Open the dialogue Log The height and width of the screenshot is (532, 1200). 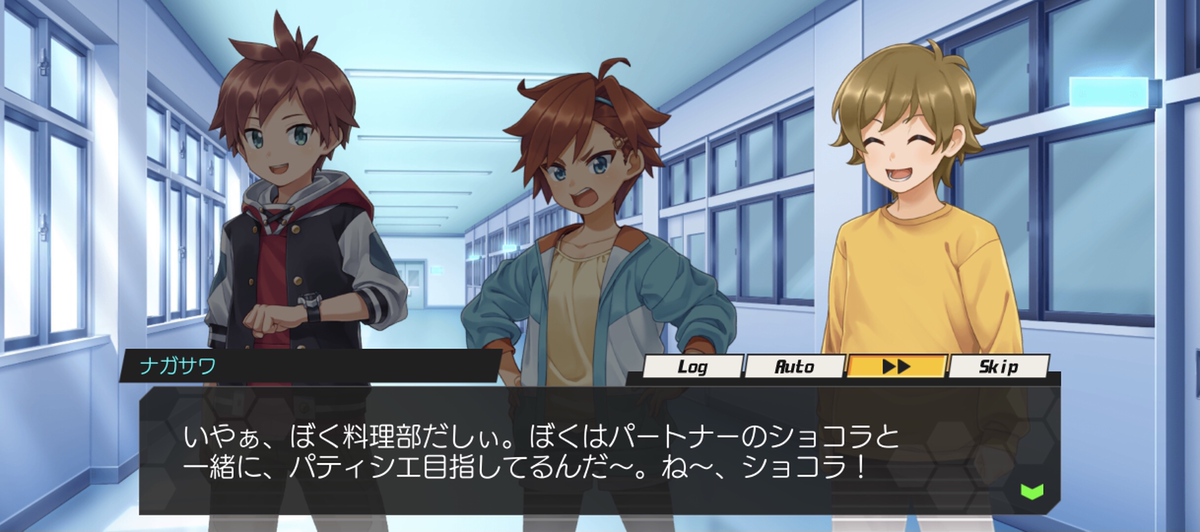point(693,366)
